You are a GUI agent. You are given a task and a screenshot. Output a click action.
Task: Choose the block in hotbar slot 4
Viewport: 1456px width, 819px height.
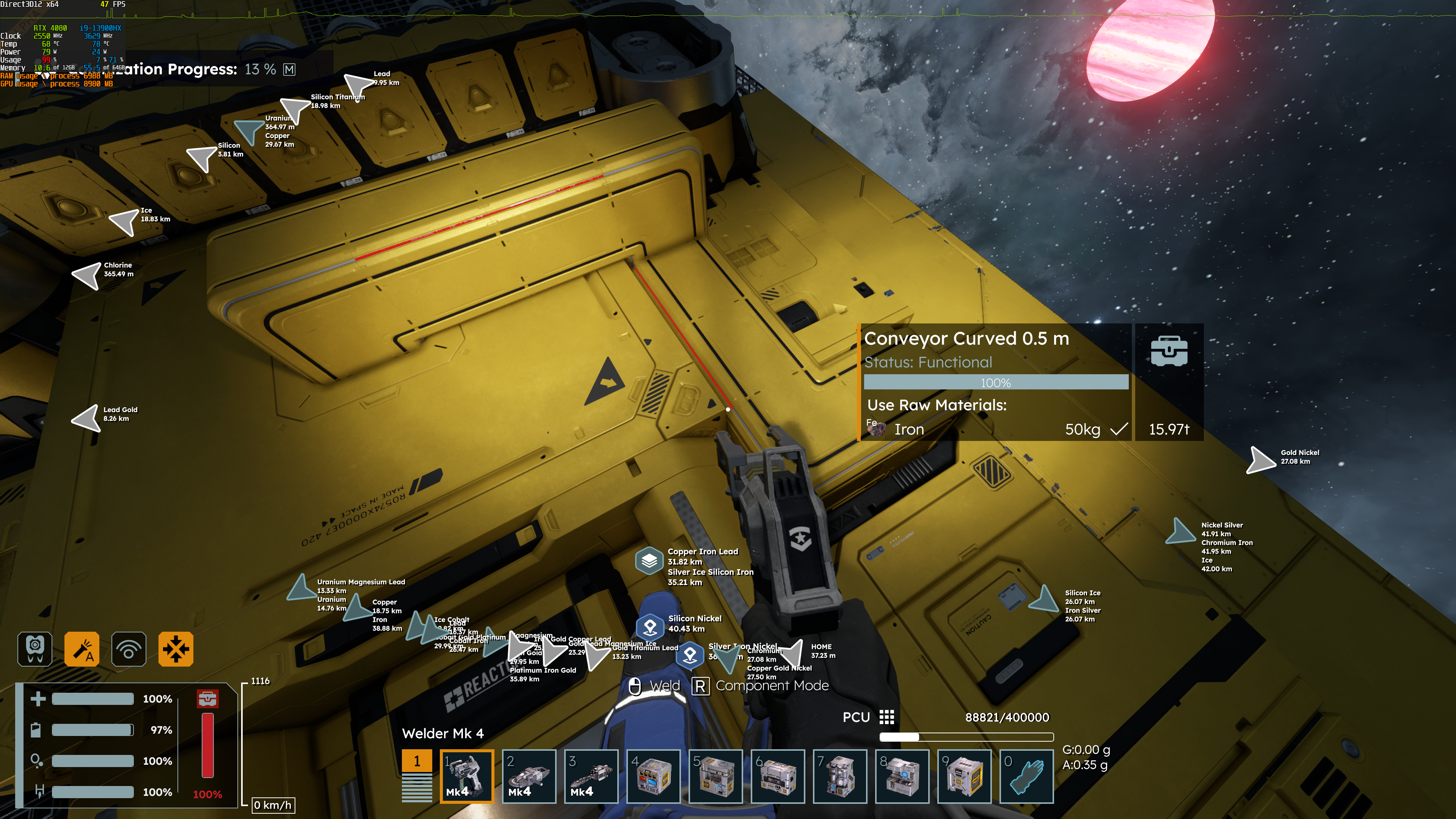653,776
